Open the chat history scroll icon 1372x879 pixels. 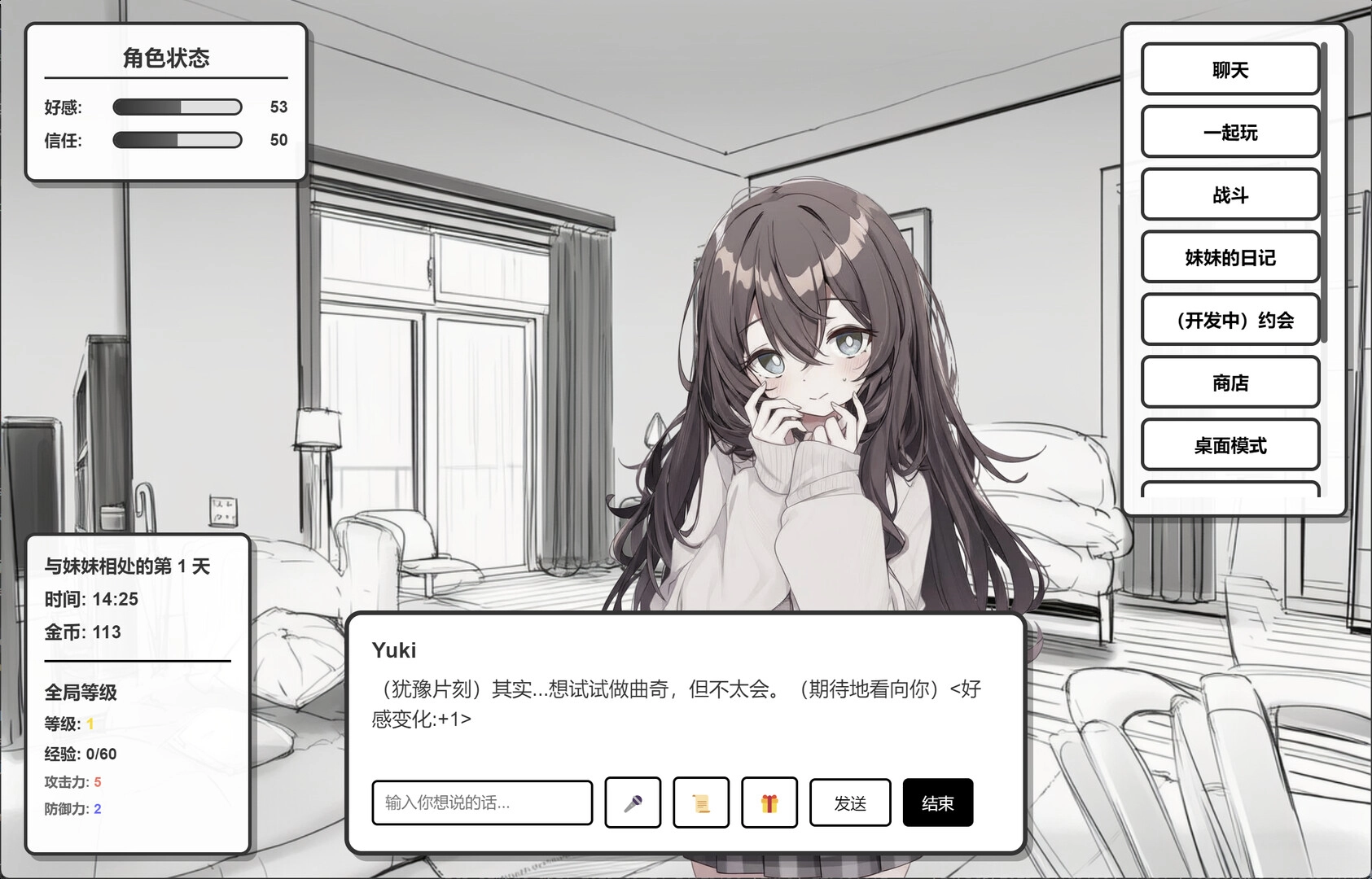(x=700, y=802)
